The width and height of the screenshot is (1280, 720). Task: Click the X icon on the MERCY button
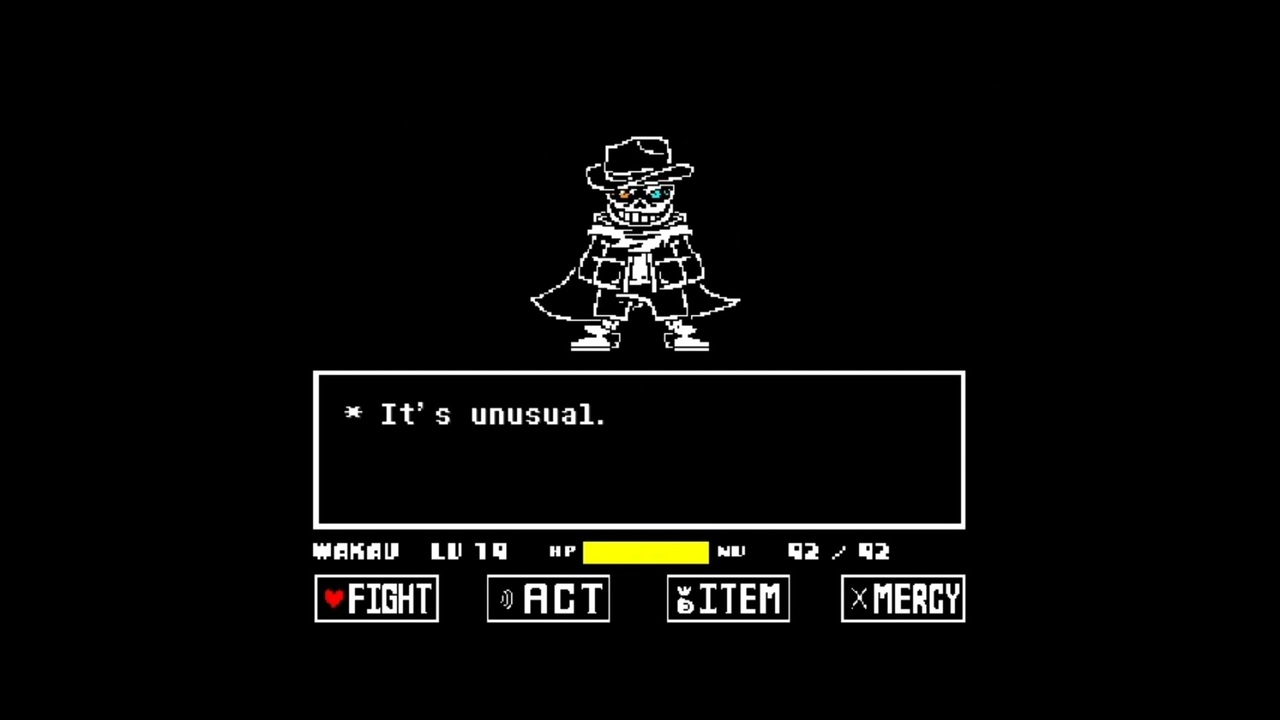[858, 599]
